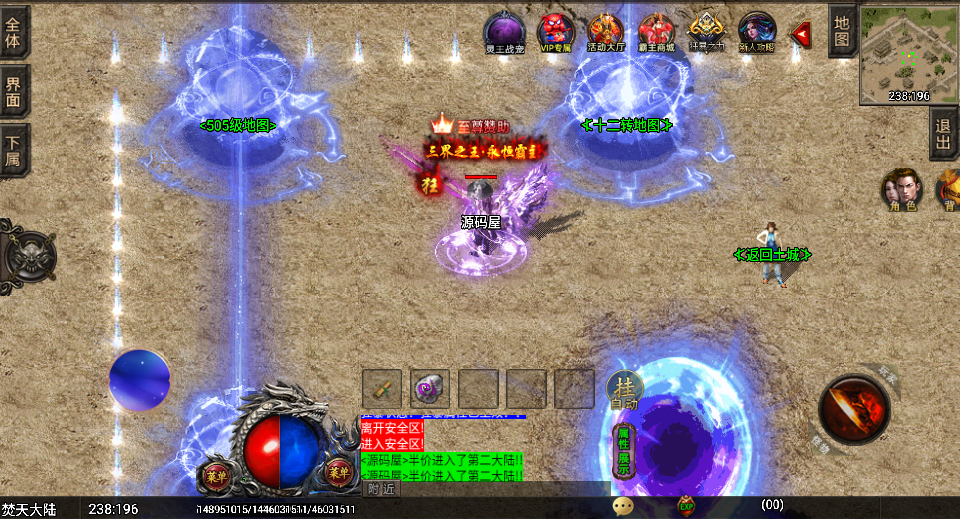Image resolution: width=960 pixels, height=519 pixels.
Task: Open the 灵王战宠 pet icon
Action: 504,32
